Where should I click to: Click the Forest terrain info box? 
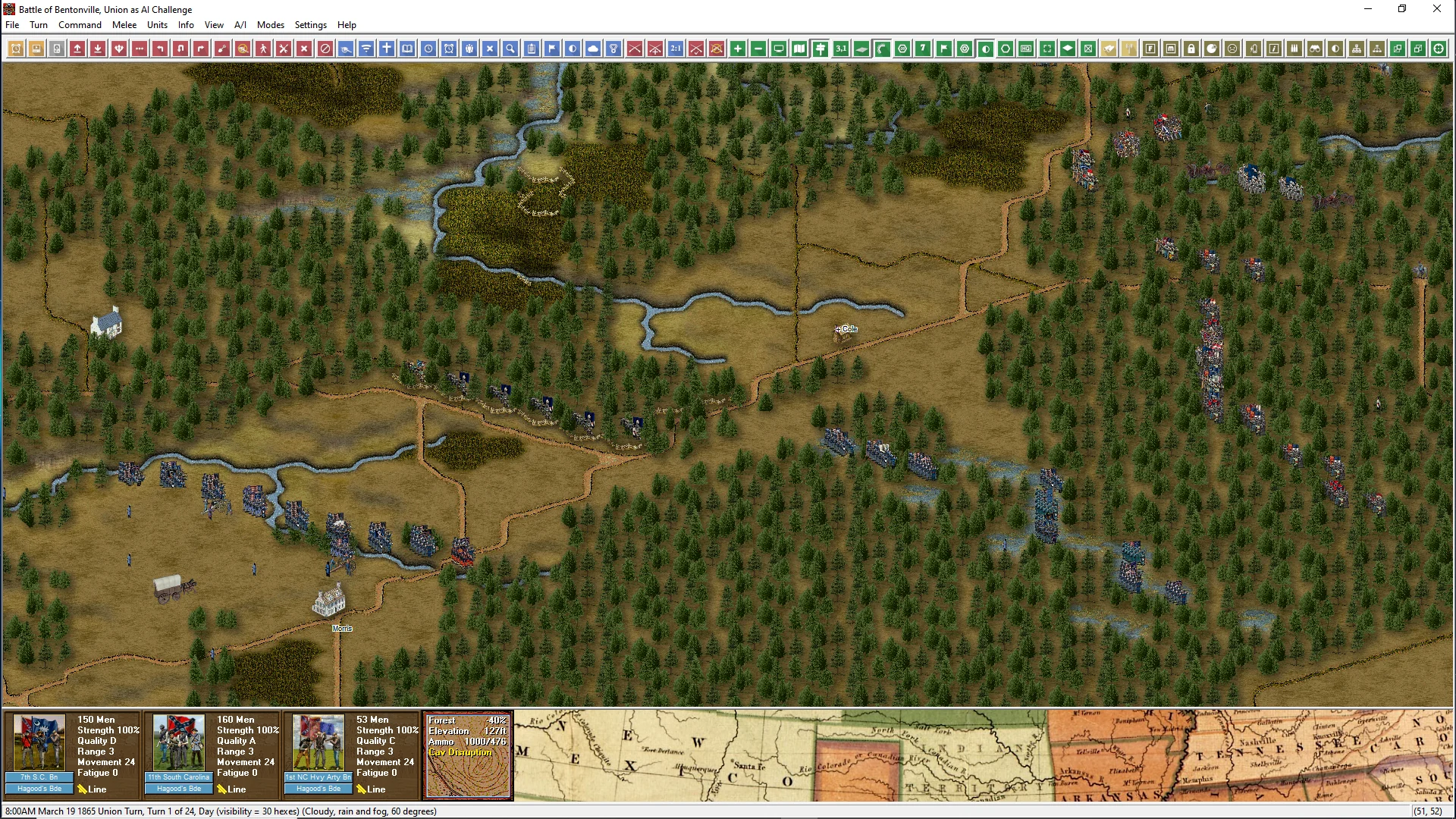click(468, 755)
